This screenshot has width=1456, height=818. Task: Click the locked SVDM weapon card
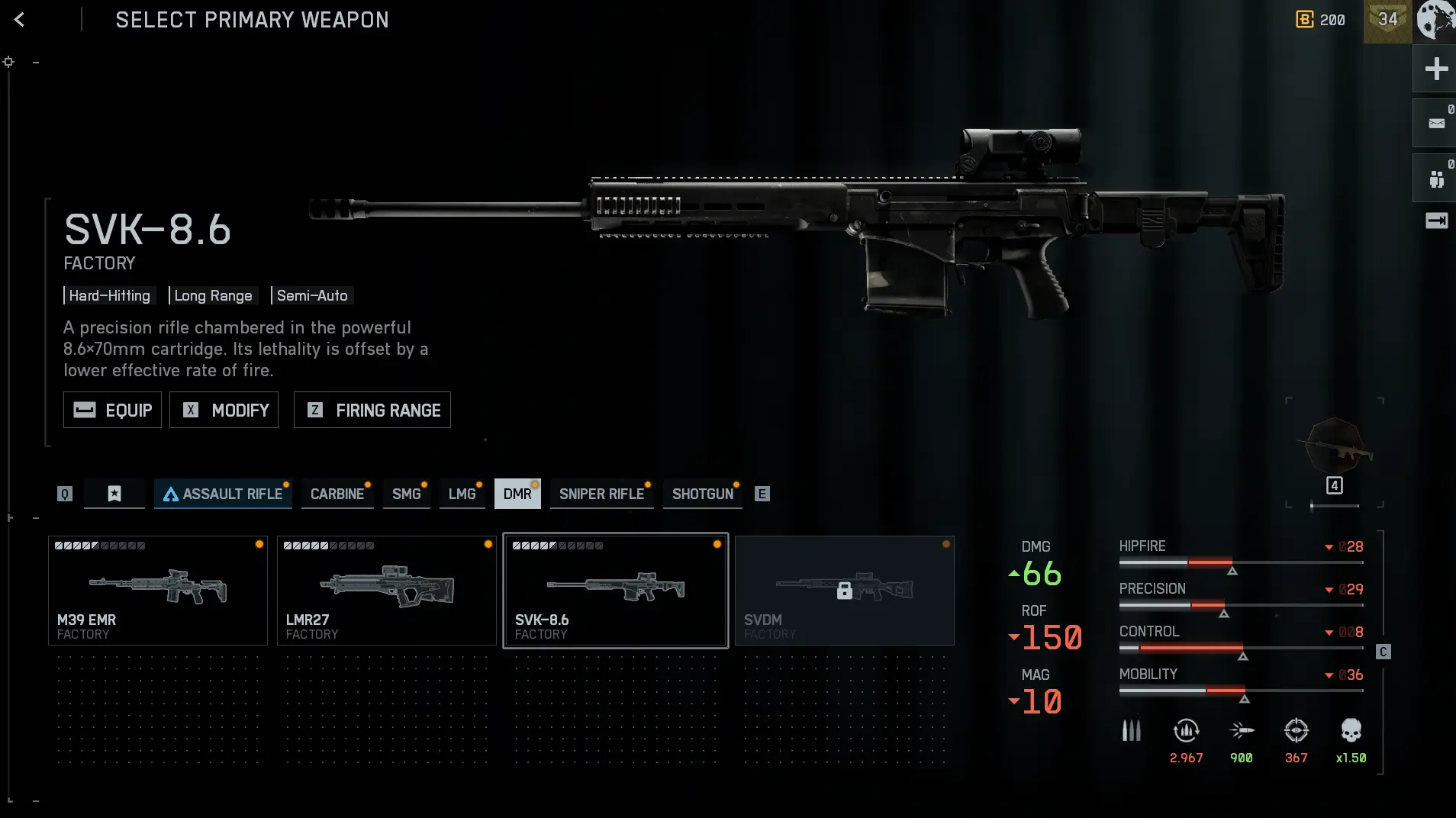(845, 590)
